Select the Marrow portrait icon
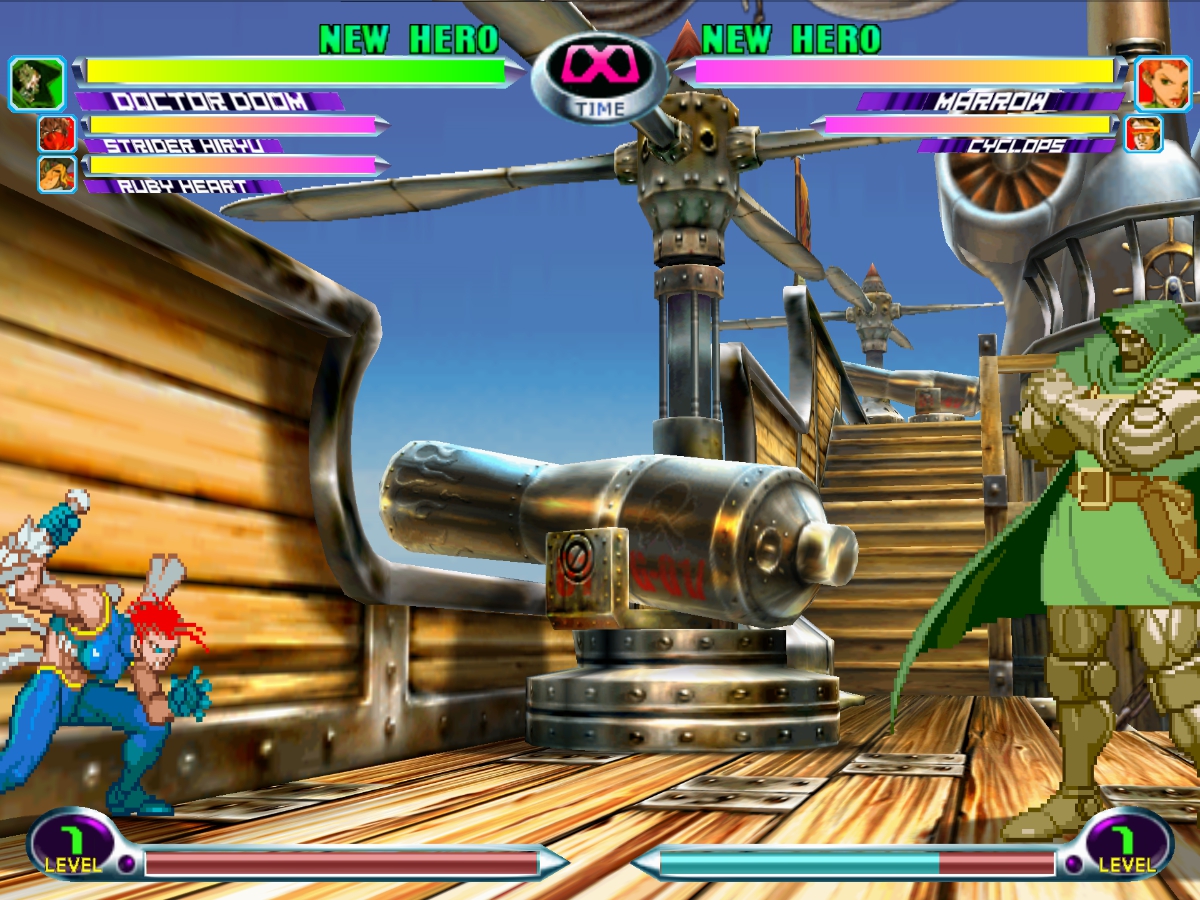The height and width of the screenshot is (900, 1200). pos(1162,84)
